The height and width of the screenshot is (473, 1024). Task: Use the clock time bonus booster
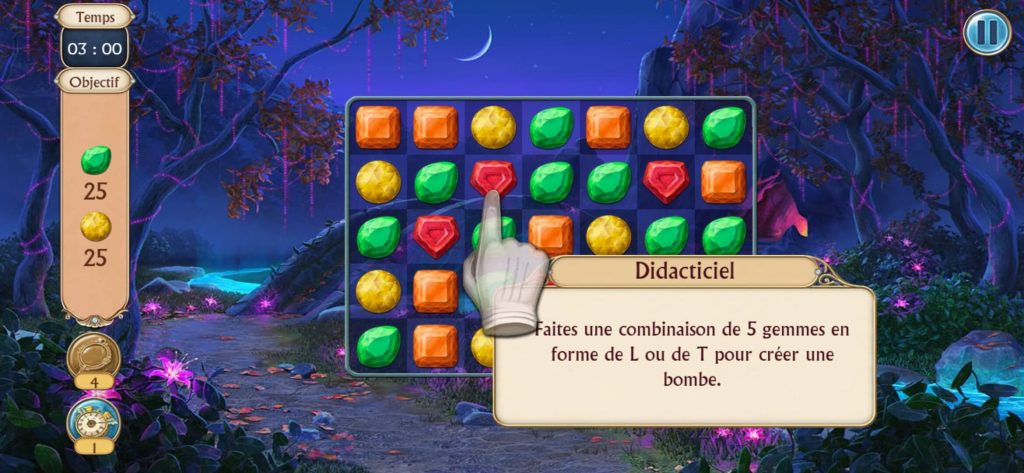[x=94, y=420]
